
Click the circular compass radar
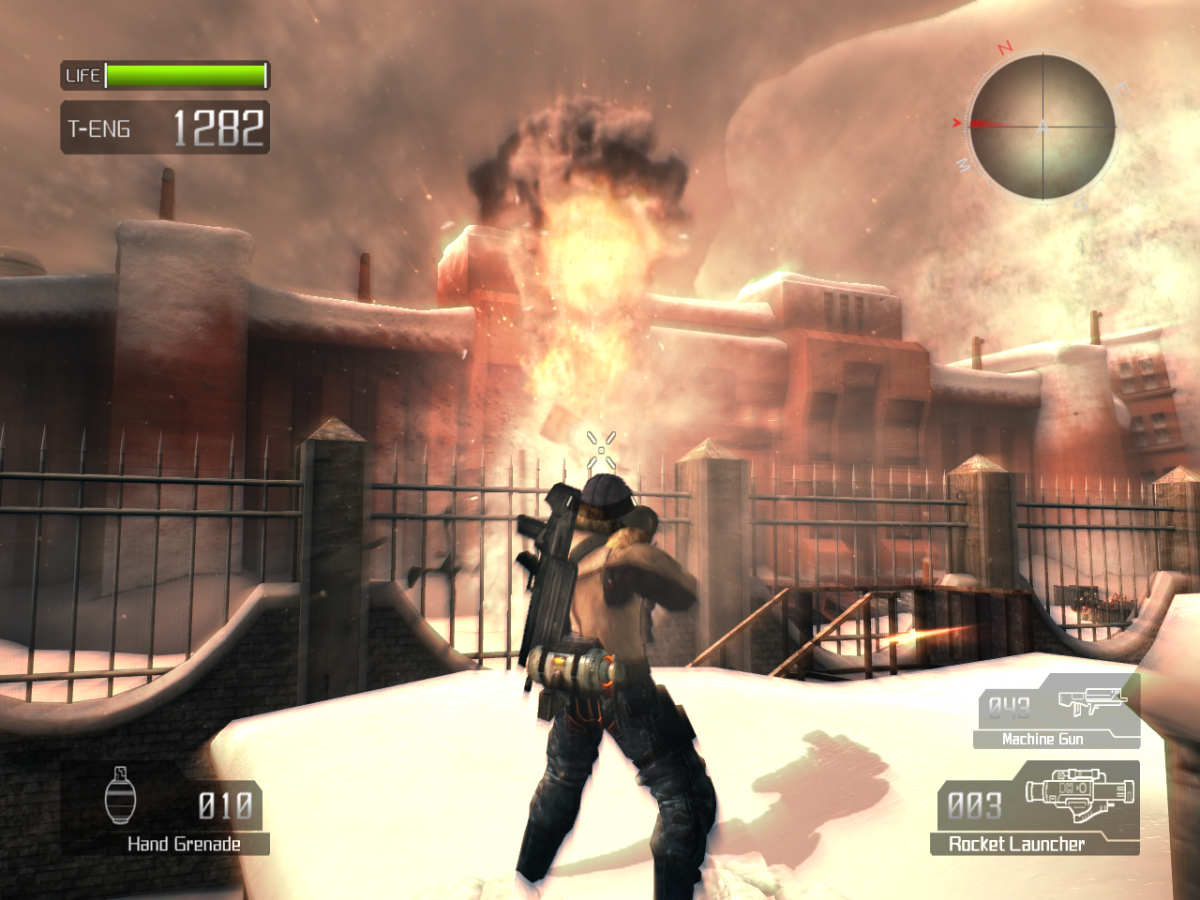1042,126
